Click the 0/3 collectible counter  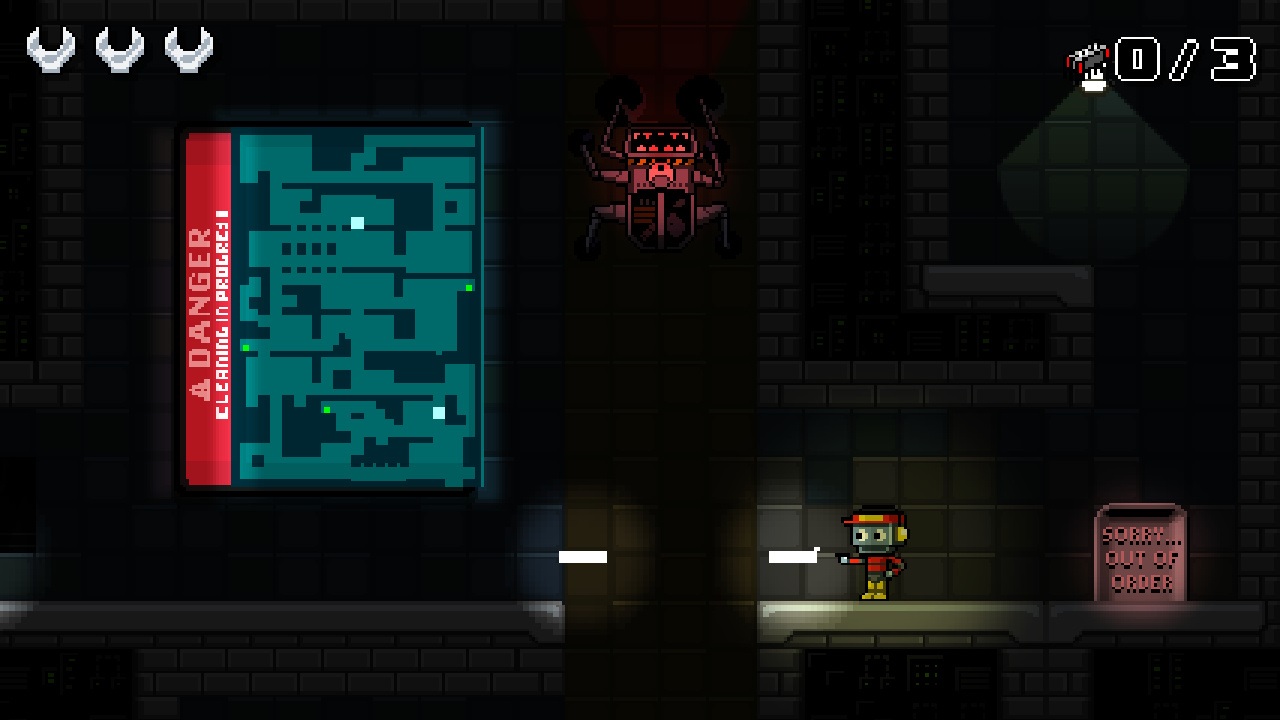(x=1185, y=60)
